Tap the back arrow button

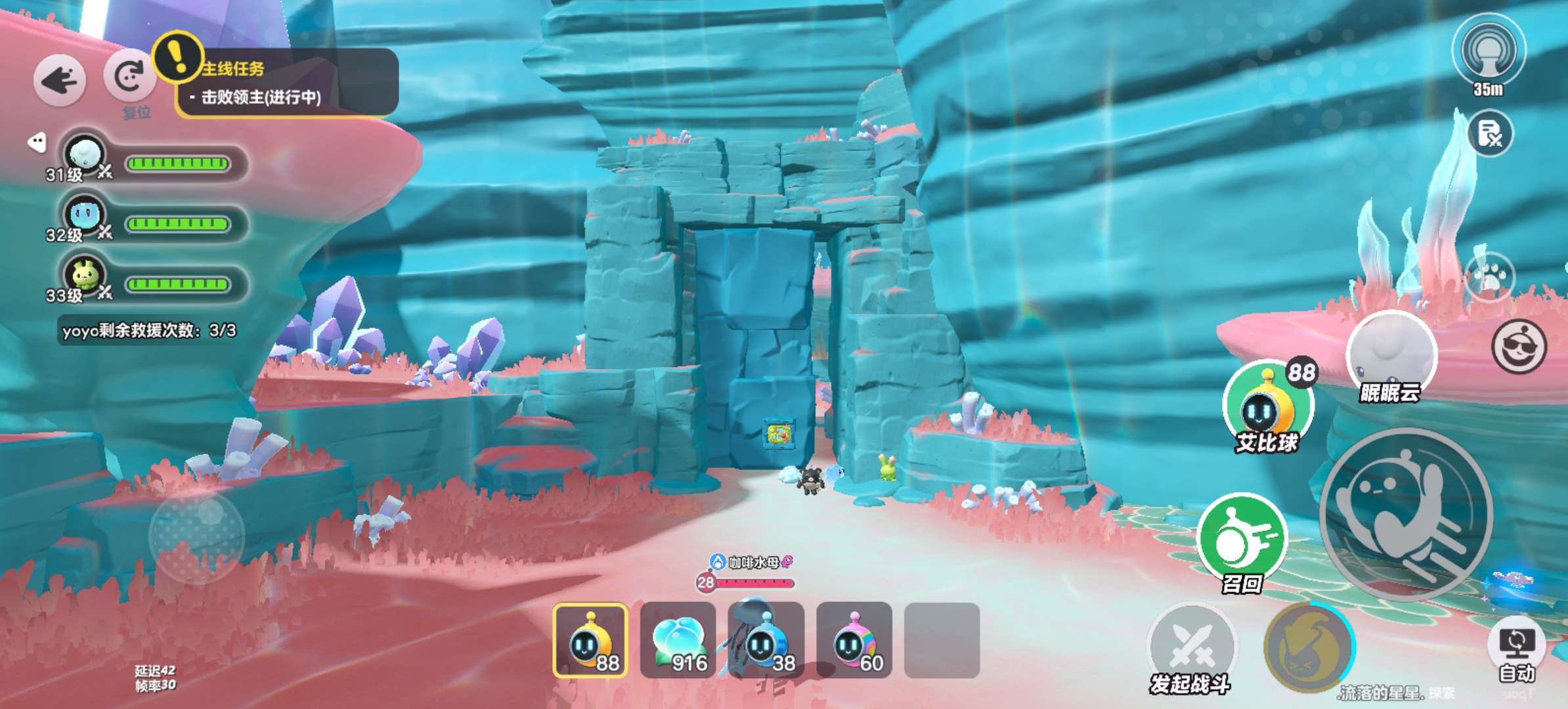(x=59, y=81)
